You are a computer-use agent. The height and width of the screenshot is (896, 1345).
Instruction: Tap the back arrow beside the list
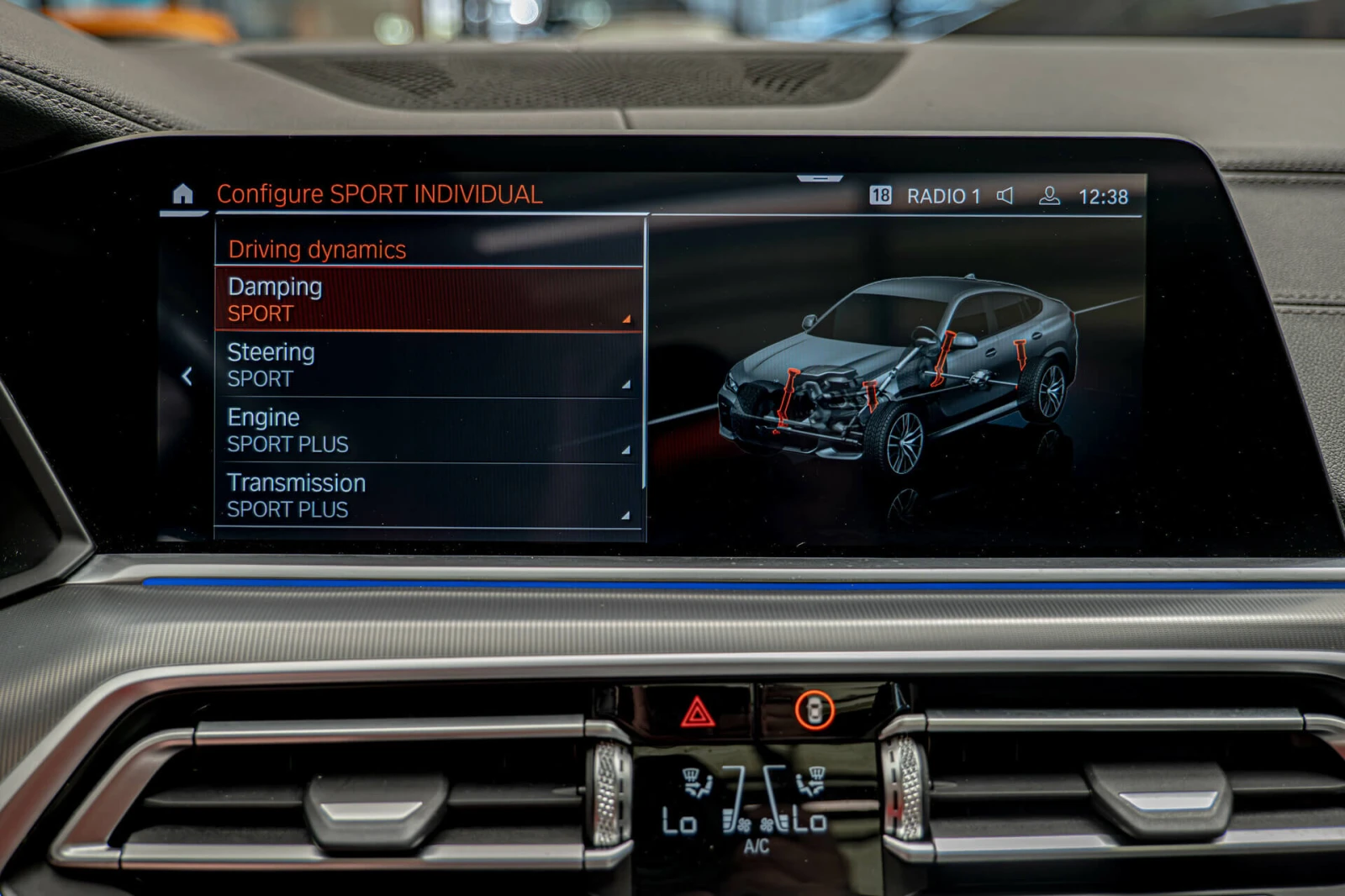(187, 377)
